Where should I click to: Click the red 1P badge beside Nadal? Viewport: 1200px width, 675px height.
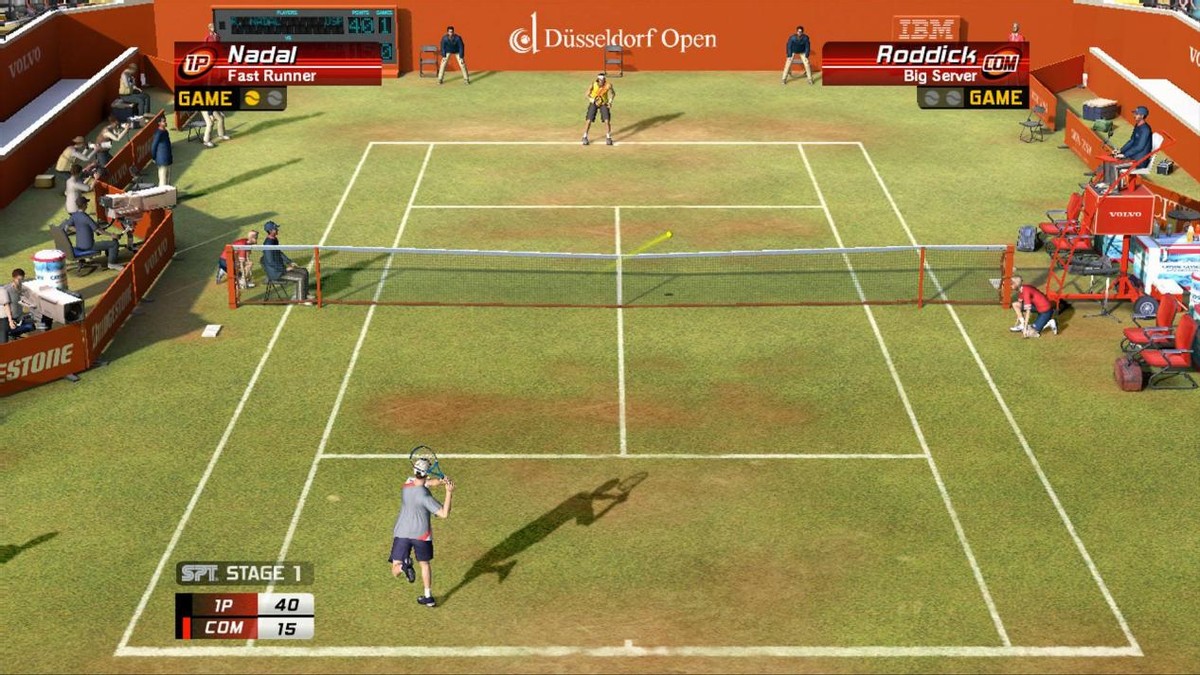198,63
